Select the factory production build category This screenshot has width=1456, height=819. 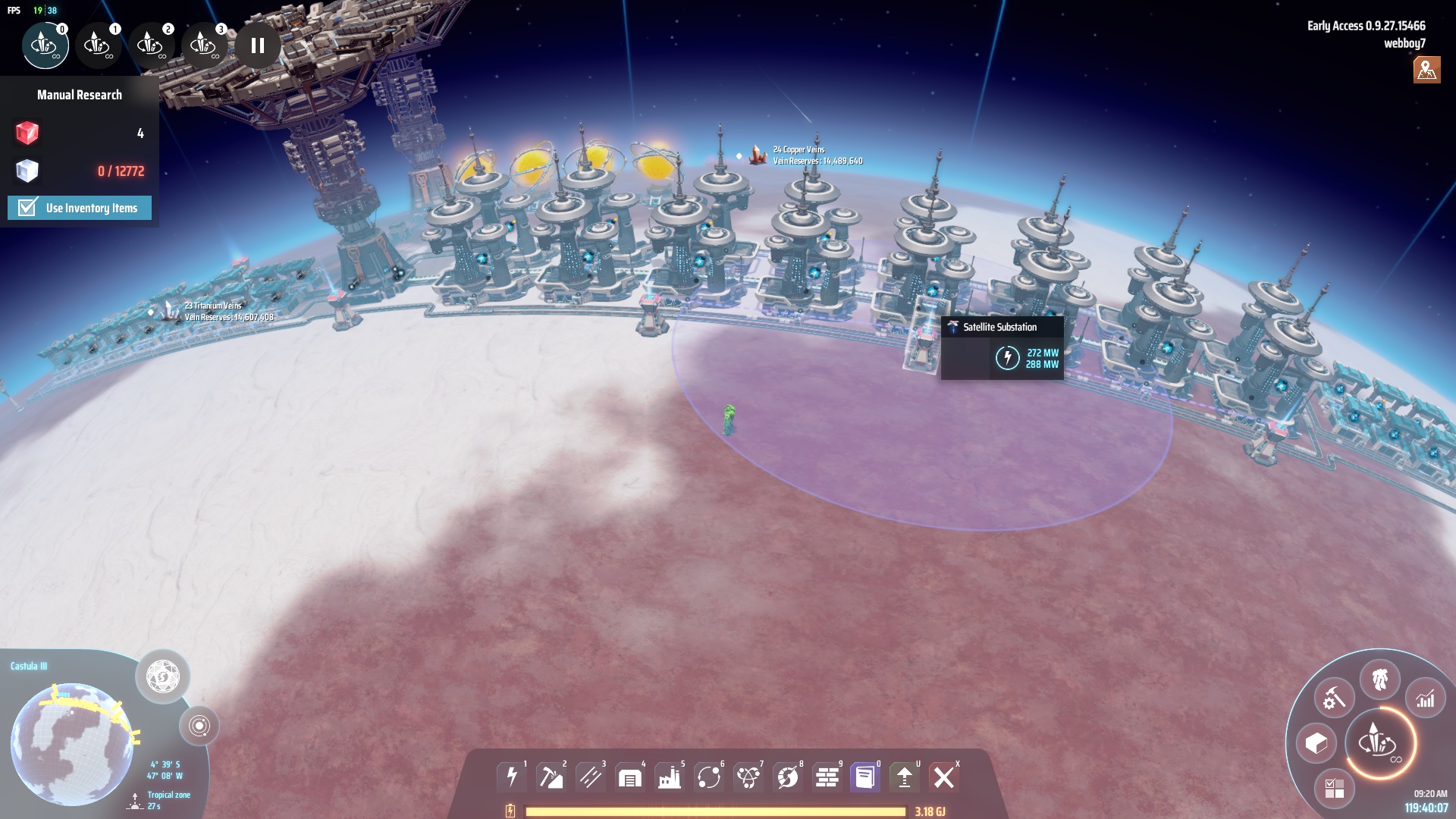click(670, 777)
